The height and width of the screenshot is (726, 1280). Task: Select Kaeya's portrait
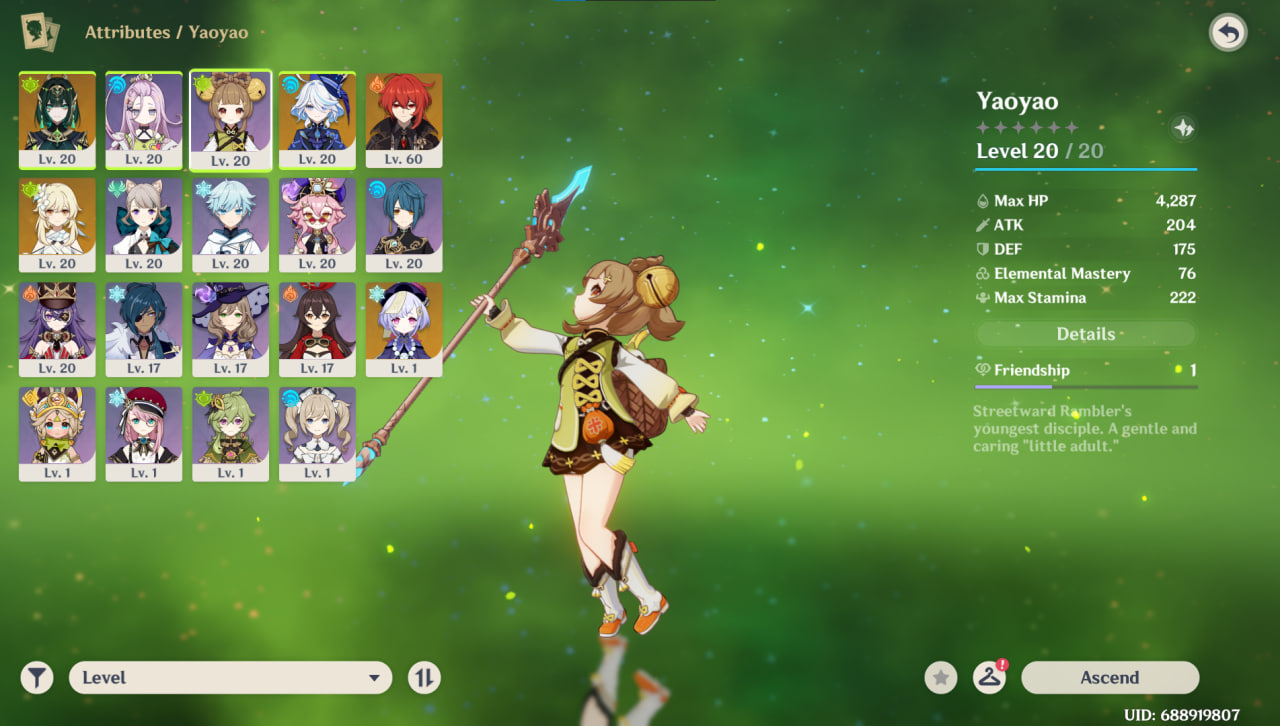(144, 329)
